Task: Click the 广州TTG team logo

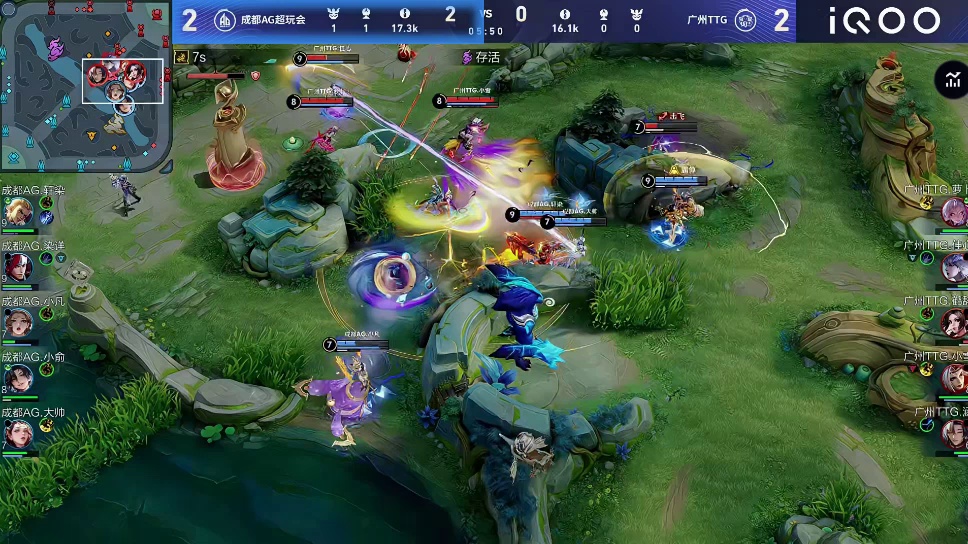Action: [x=745, y=19]
